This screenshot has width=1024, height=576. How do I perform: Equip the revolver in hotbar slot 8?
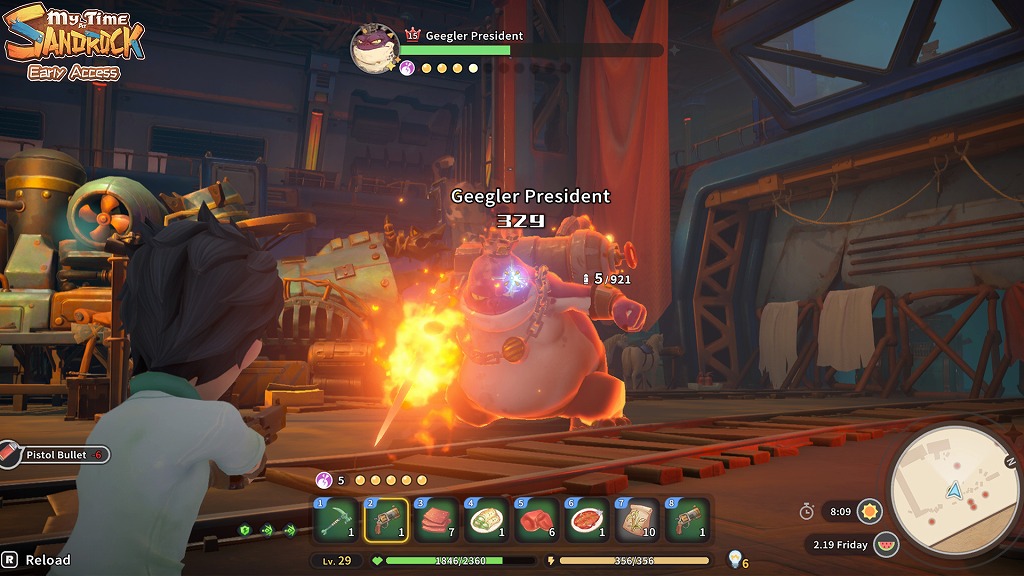tap(688, 520)
